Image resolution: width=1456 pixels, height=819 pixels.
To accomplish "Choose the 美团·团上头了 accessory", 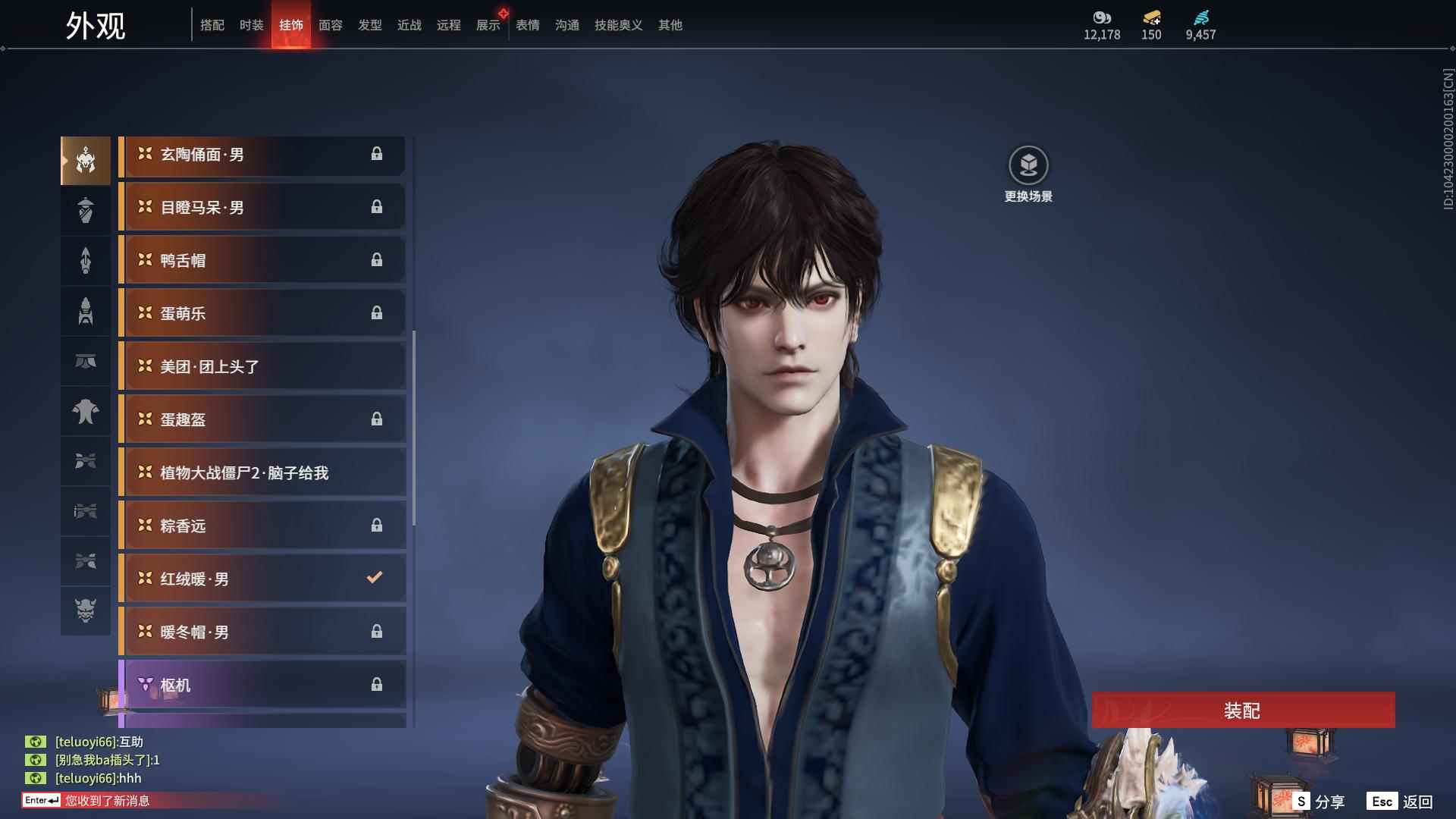I will coord(262,366).
